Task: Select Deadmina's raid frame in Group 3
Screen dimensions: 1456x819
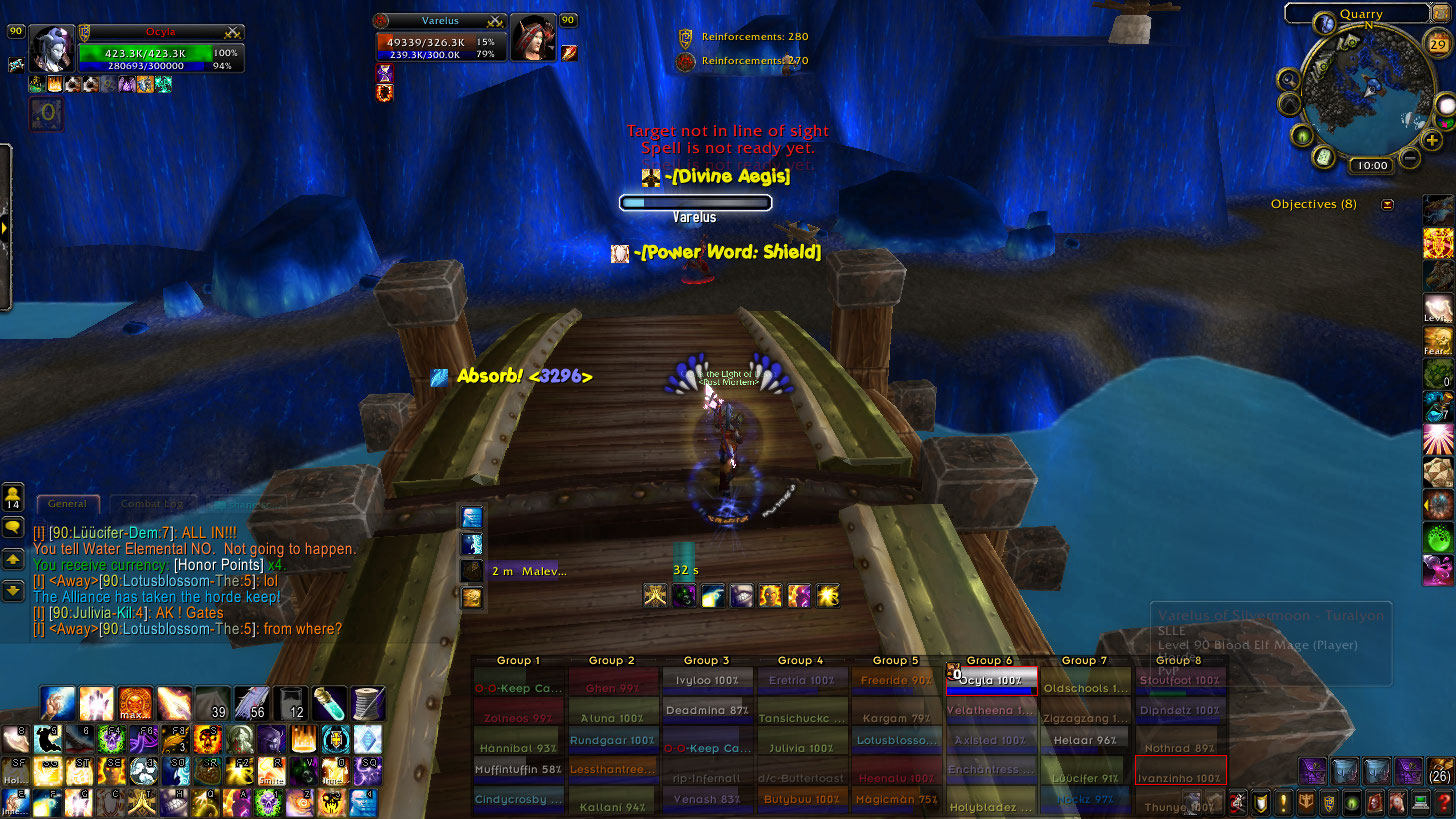Action: pyautogui.click(x=705, y=710)
